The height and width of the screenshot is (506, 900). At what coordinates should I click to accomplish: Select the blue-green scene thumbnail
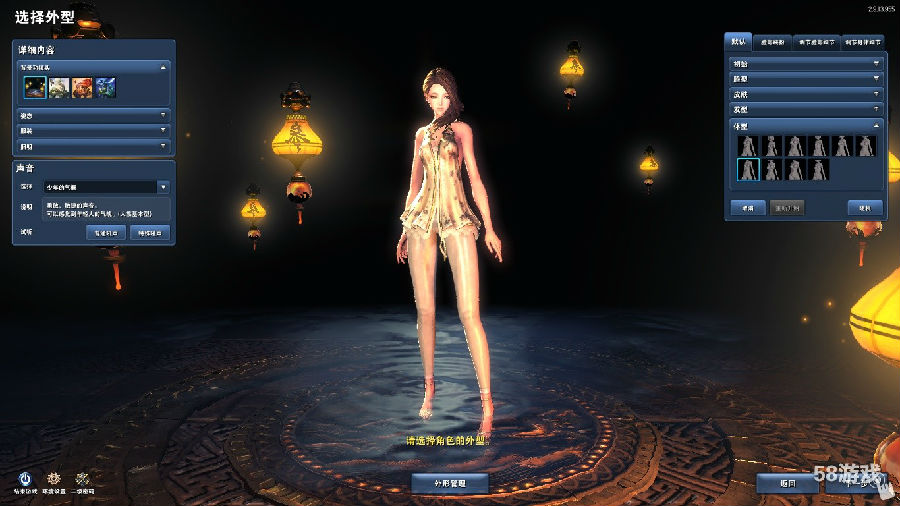pyautogui.click(x=105, y=88)
